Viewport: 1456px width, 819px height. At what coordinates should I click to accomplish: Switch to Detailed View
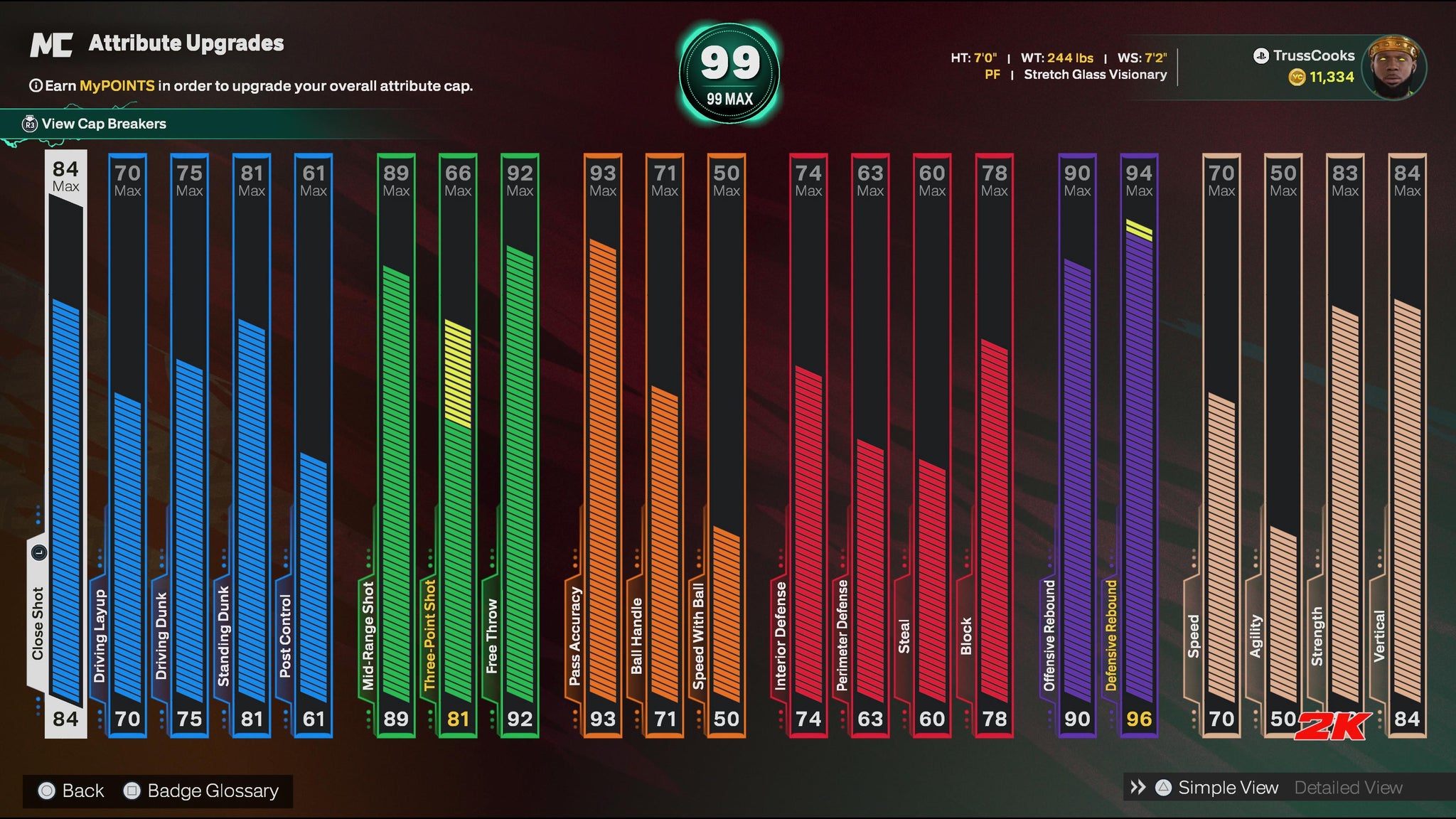[1348, 788]
